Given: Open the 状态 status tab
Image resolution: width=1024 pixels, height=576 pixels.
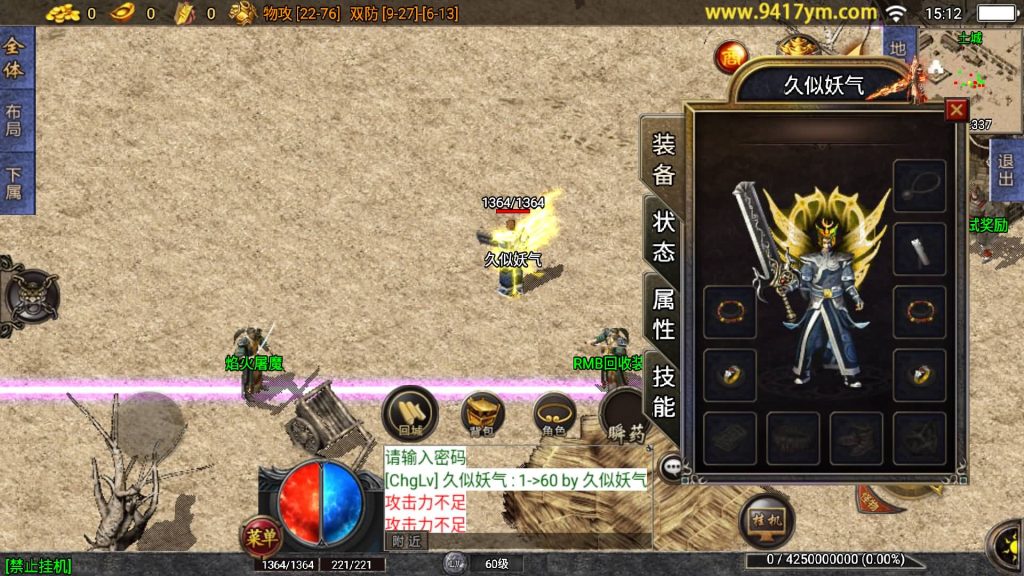Looking at the screenshot, I should click(664, 235).
